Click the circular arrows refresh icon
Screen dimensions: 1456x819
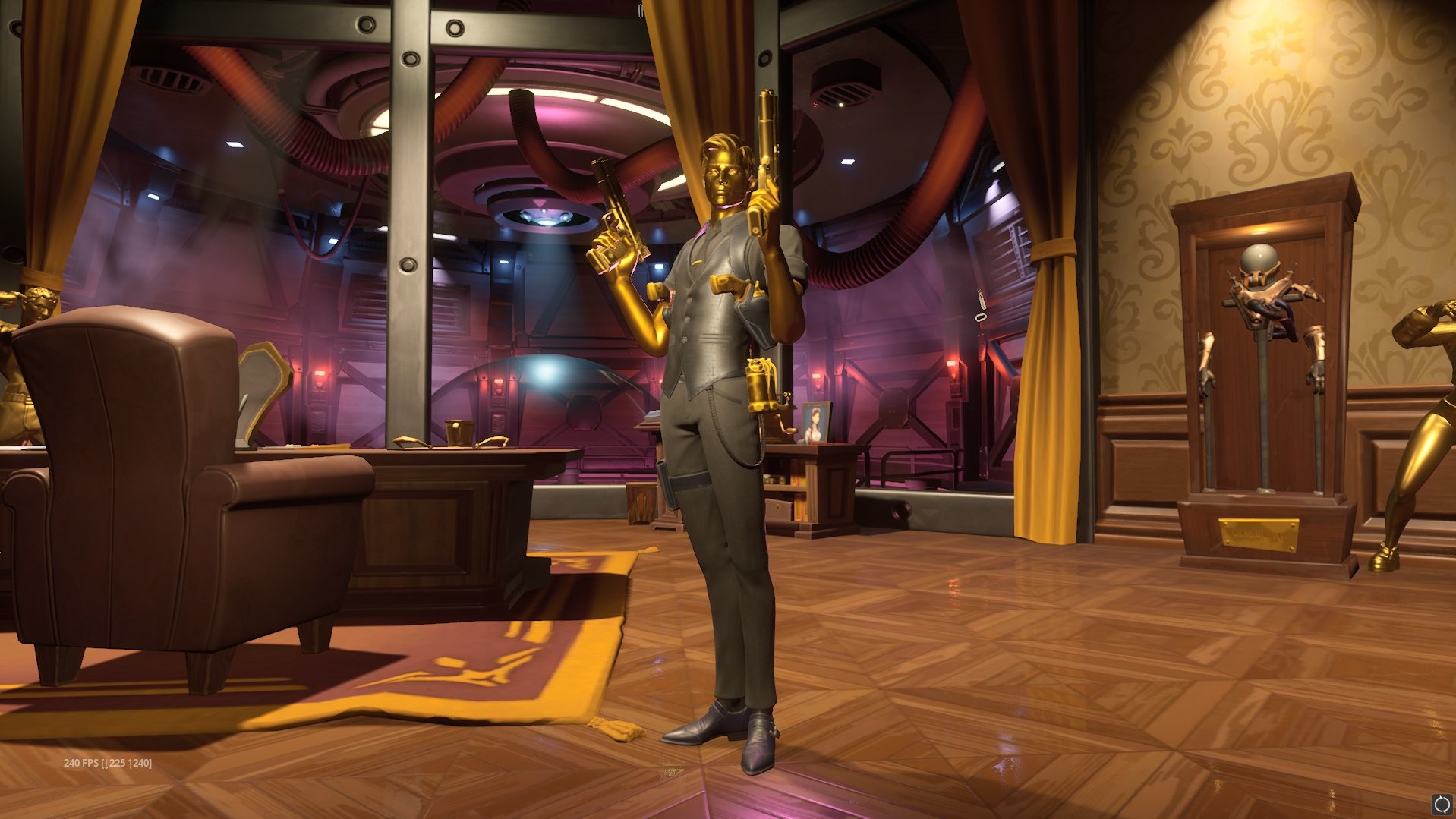click(1442, 804)
